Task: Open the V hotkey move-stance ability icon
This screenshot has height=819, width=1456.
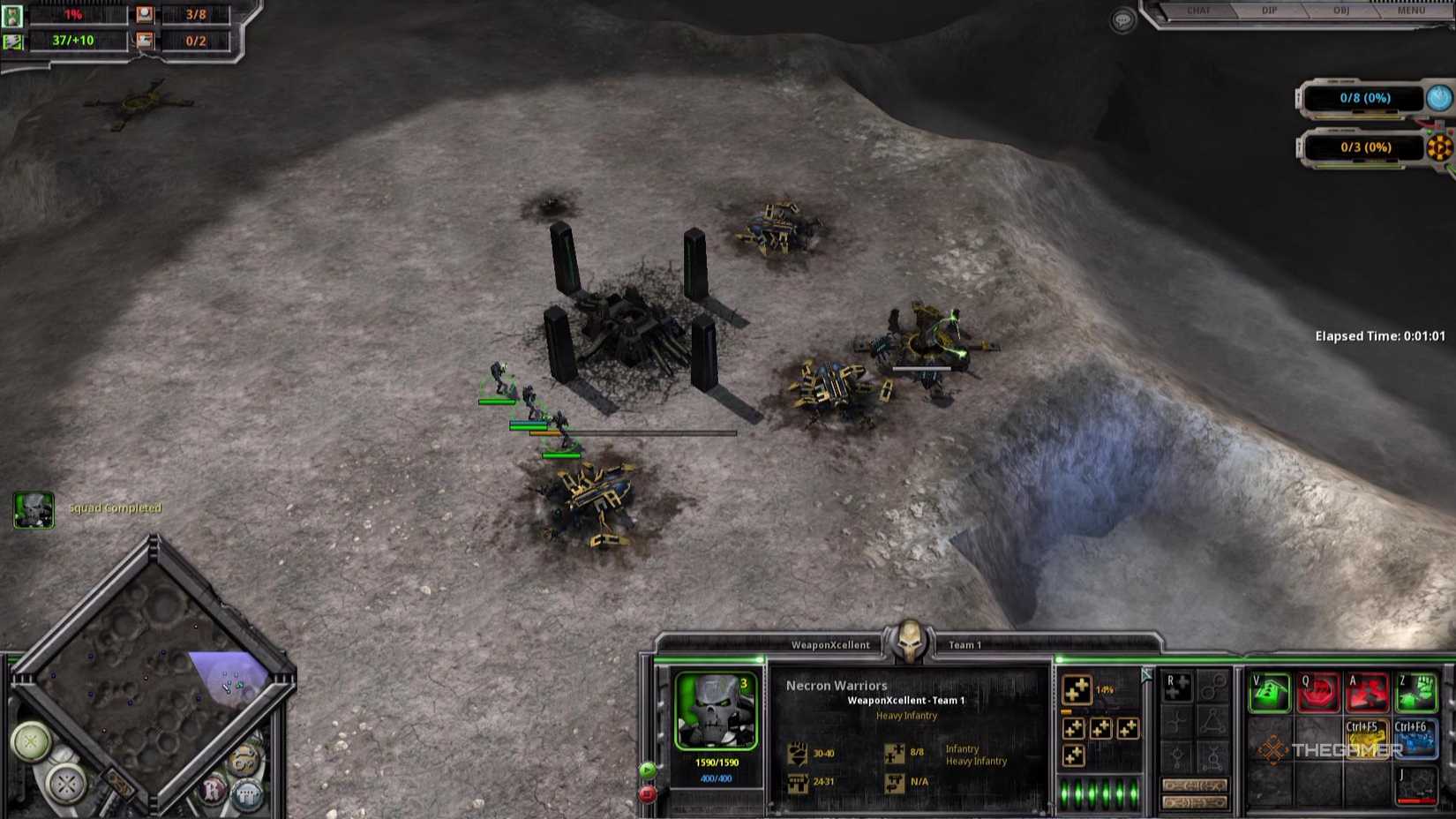Action: click(x=1269, y=690)
